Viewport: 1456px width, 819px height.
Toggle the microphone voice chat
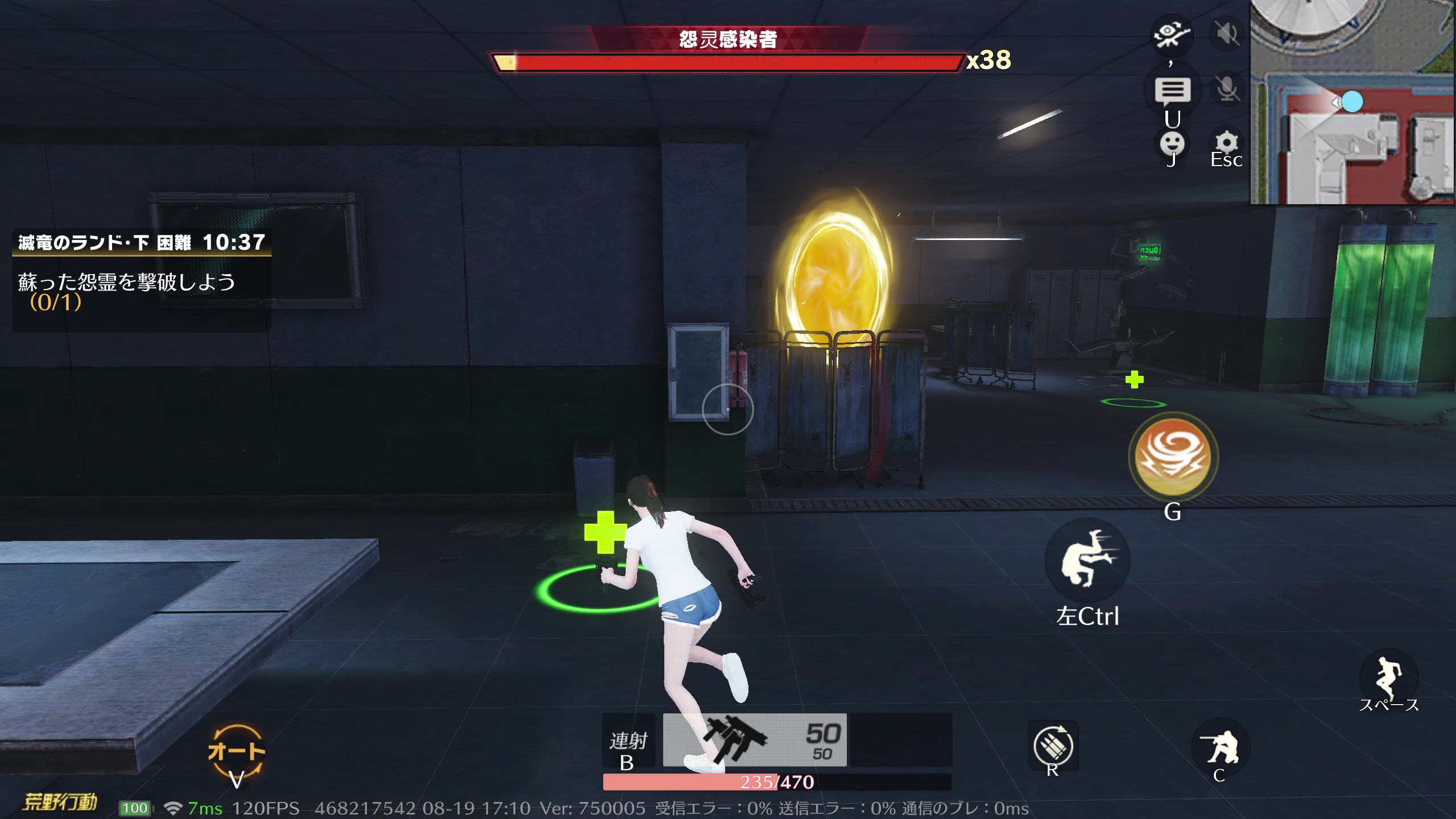tap(1227, 89)
